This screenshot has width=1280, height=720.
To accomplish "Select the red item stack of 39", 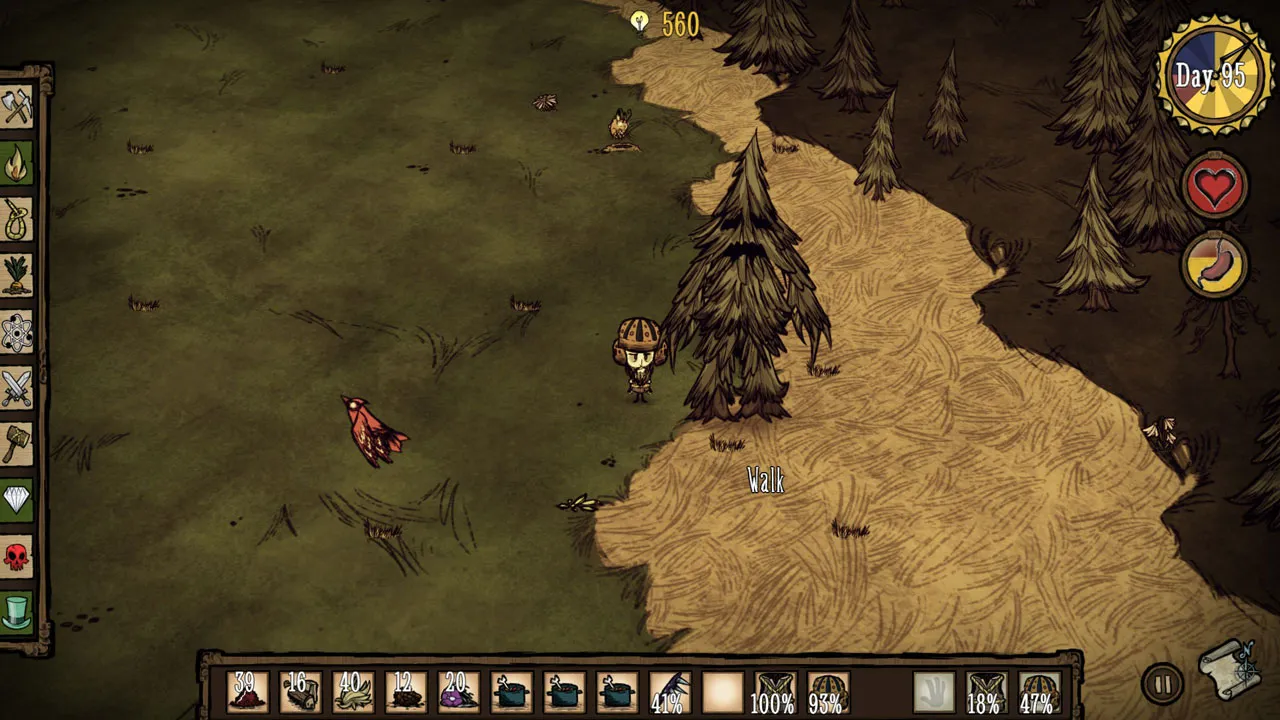I will pyautogui.click(x=246, y=691).
